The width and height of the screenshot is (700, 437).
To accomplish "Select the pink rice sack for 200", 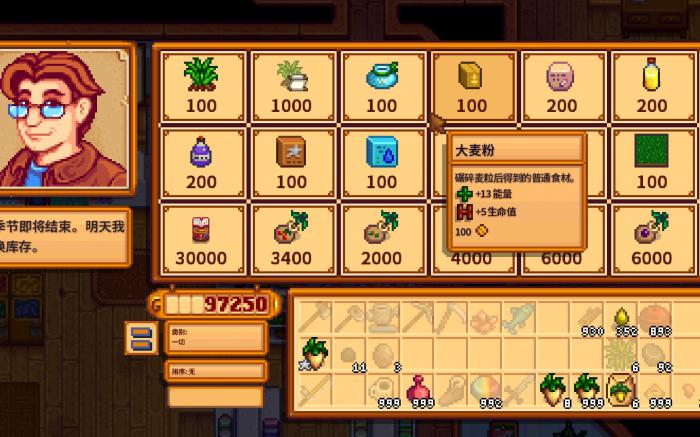I will (x=562, y=84).
